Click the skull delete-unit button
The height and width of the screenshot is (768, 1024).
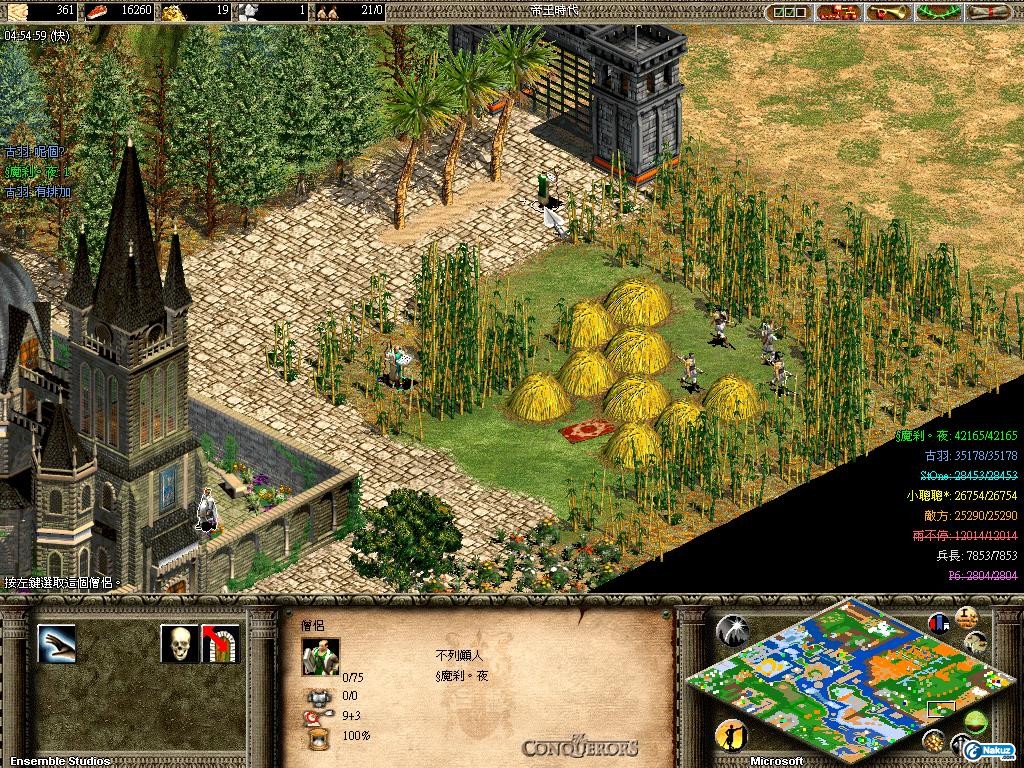tap(179, 644)
